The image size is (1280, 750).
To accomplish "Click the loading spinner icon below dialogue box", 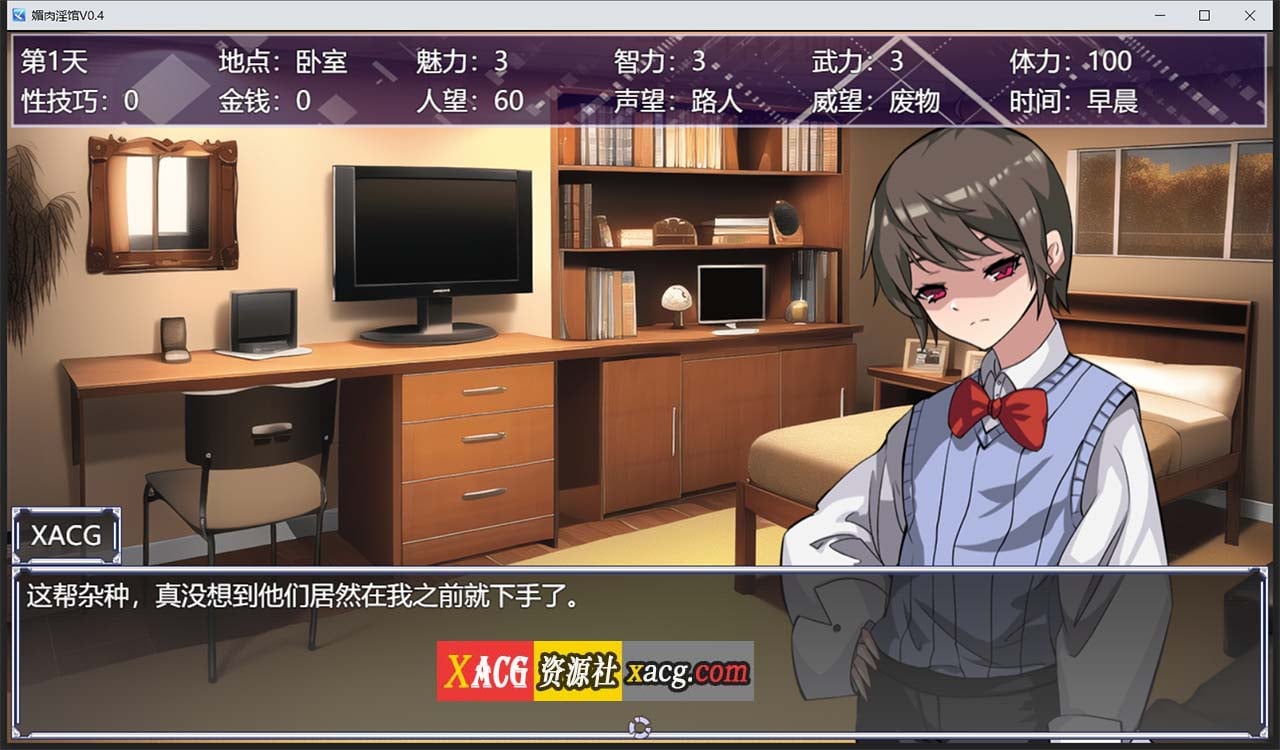I will pyautogui.click(x=640, y=727).
